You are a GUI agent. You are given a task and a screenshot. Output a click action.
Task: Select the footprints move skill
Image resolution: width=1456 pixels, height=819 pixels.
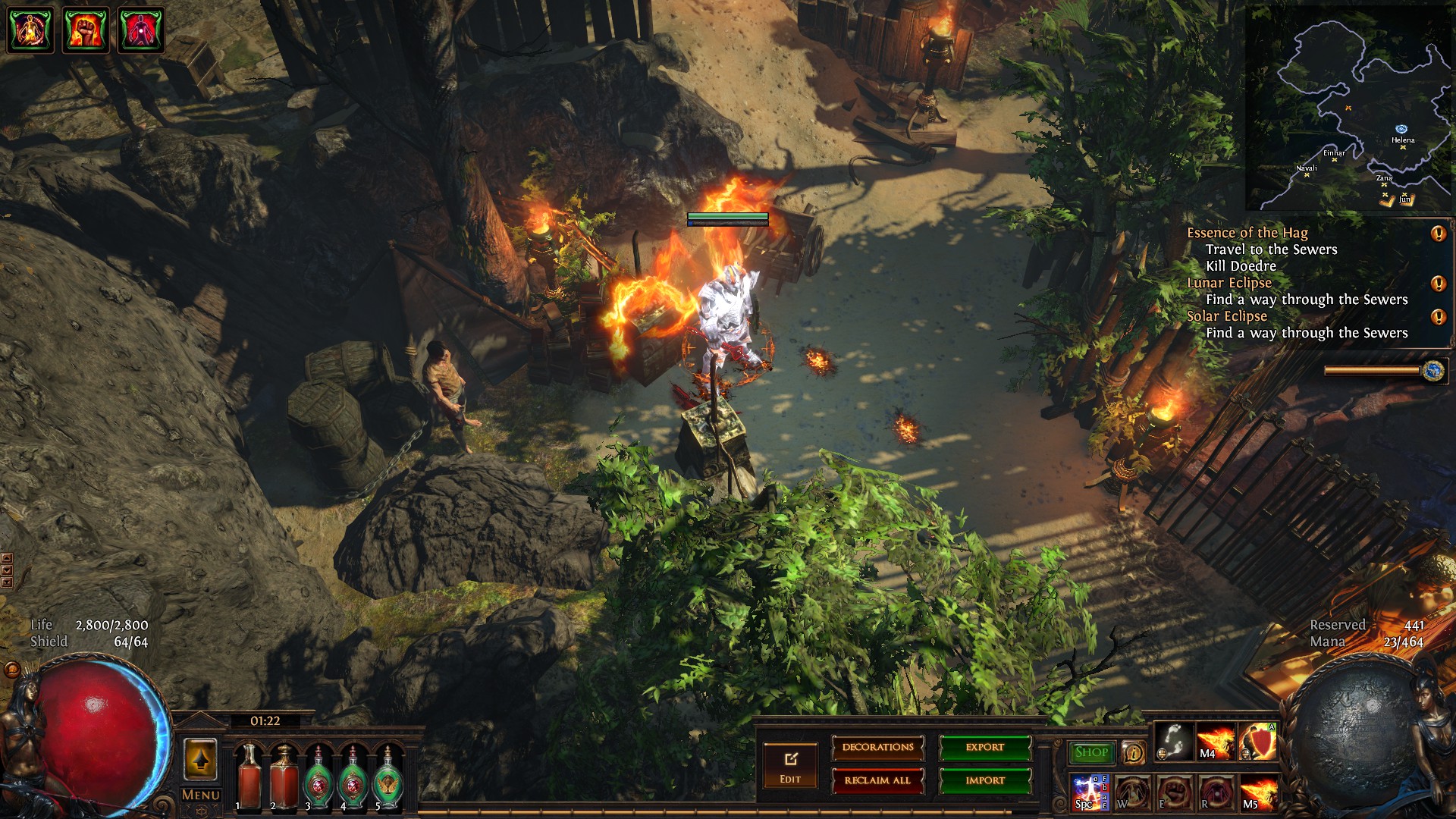[1174, 742]
